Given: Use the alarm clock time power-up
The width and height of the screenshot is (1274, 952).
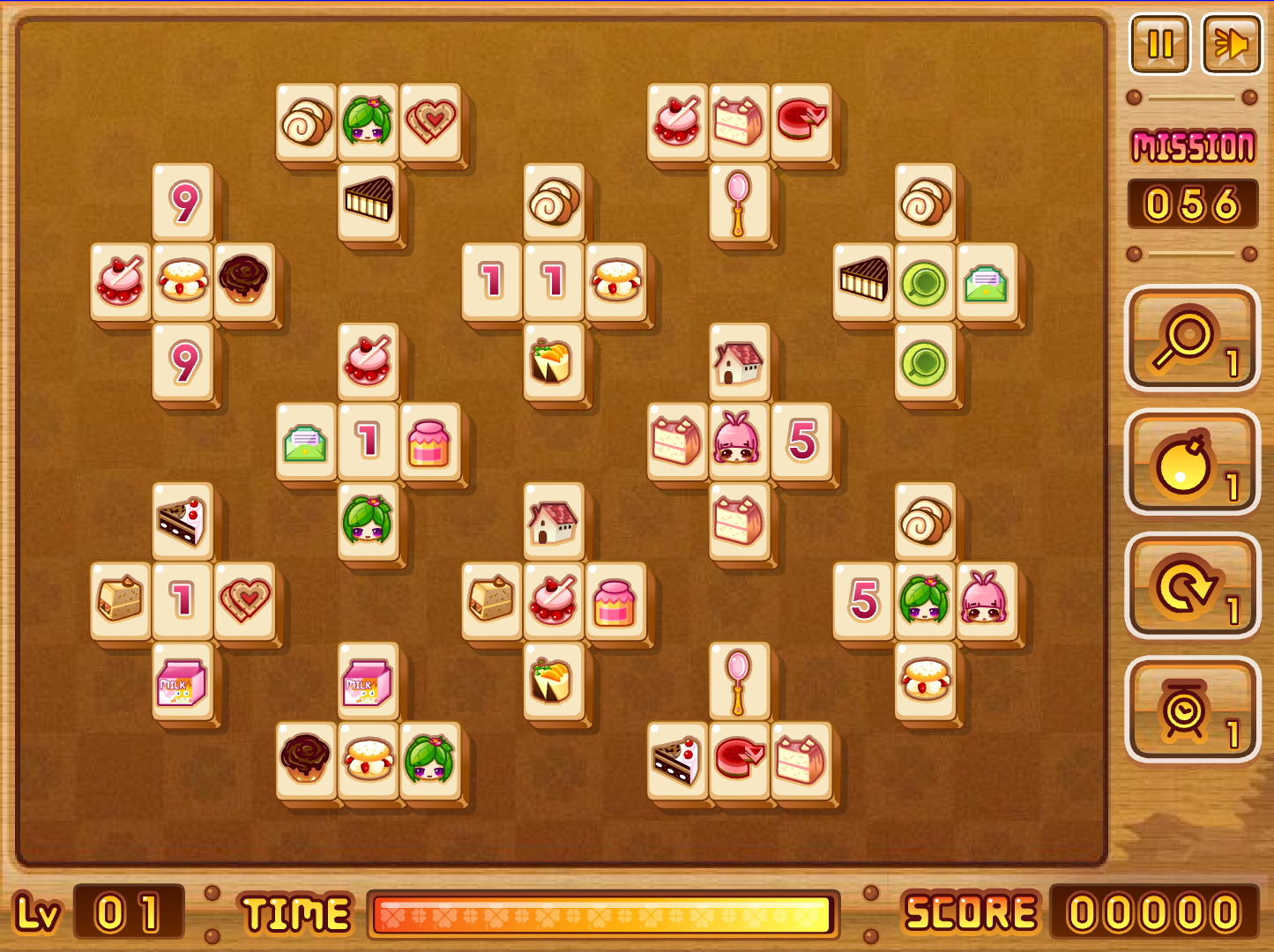Looking at the screenshot, I should [x=1192, y=710].
